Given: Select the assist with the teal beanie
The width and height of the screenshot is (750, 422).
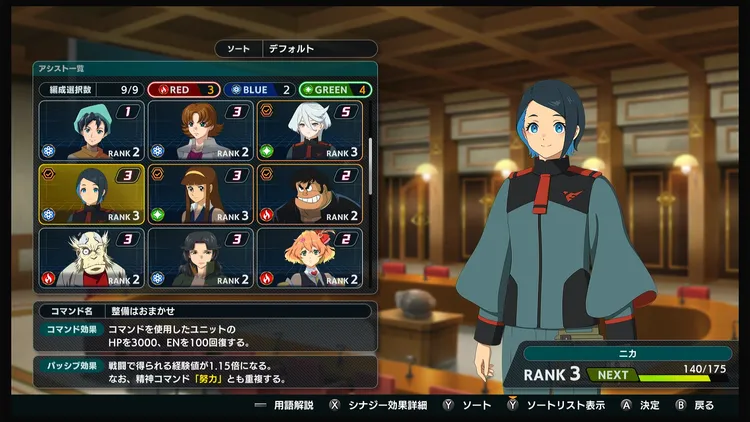Looking at the screenshot, I should tap(91, 130).
